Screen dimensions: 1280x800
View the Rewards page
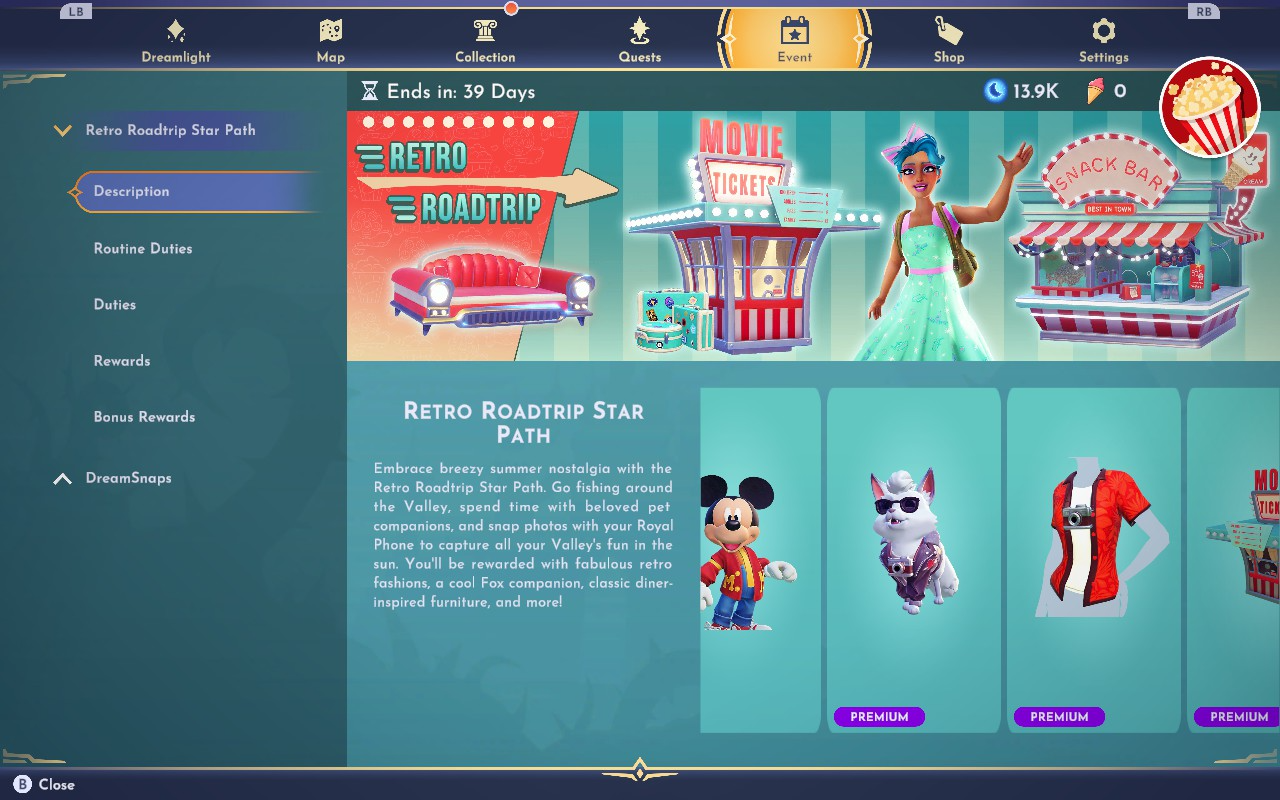122,360
